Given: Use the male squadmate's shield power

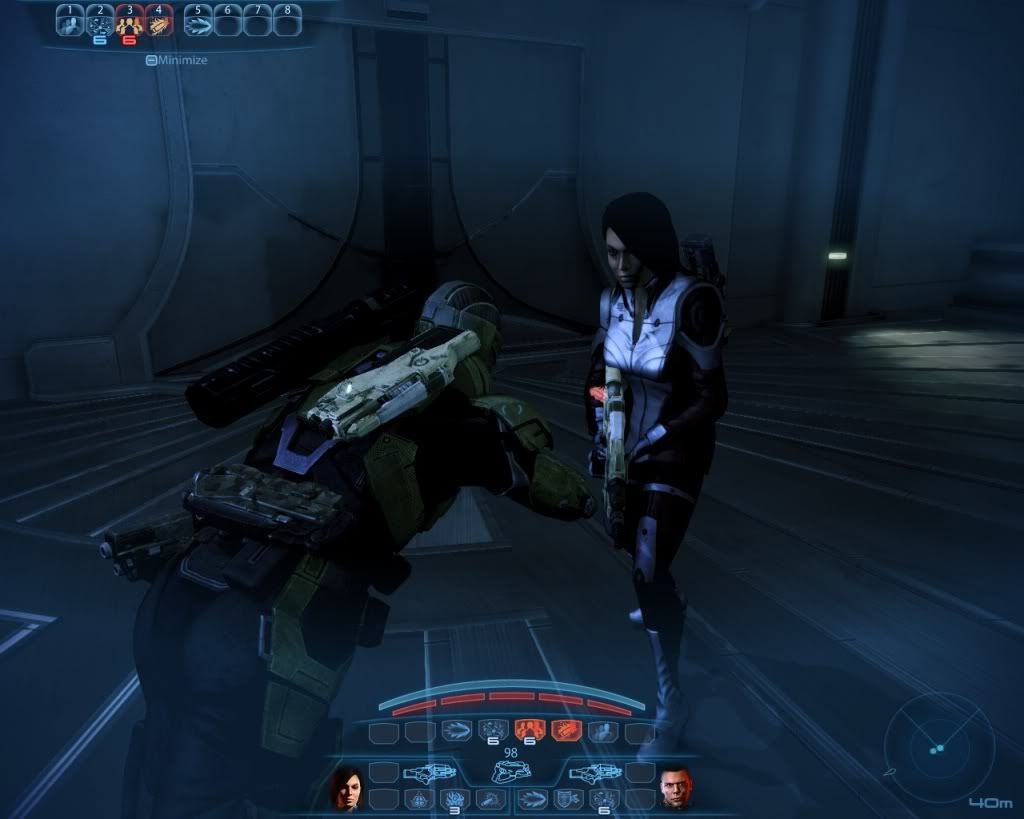Looking at the screenshot, I should coord(568,799).
